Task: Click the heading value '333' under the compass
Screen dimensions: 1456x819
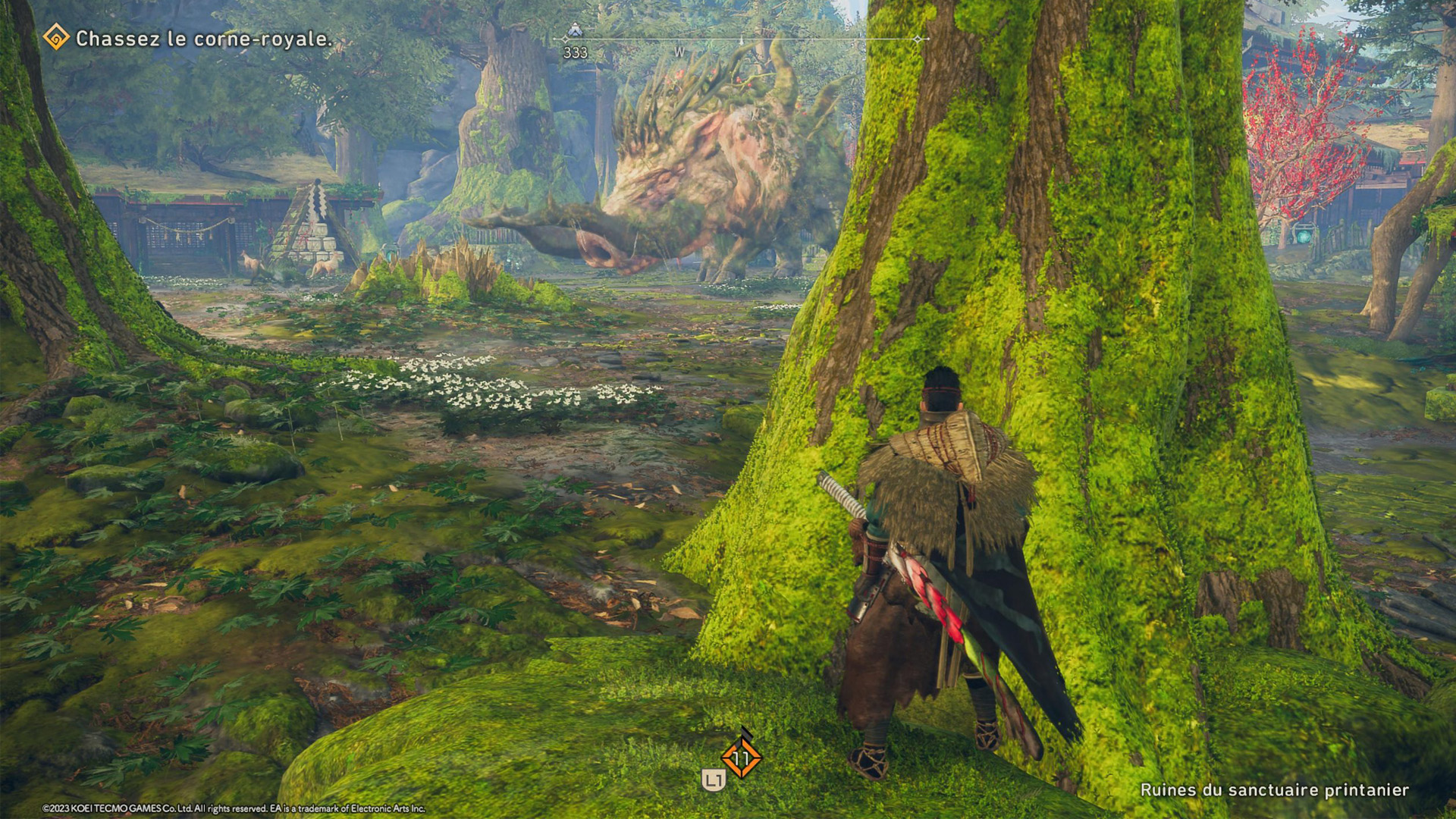Action: 574,52
